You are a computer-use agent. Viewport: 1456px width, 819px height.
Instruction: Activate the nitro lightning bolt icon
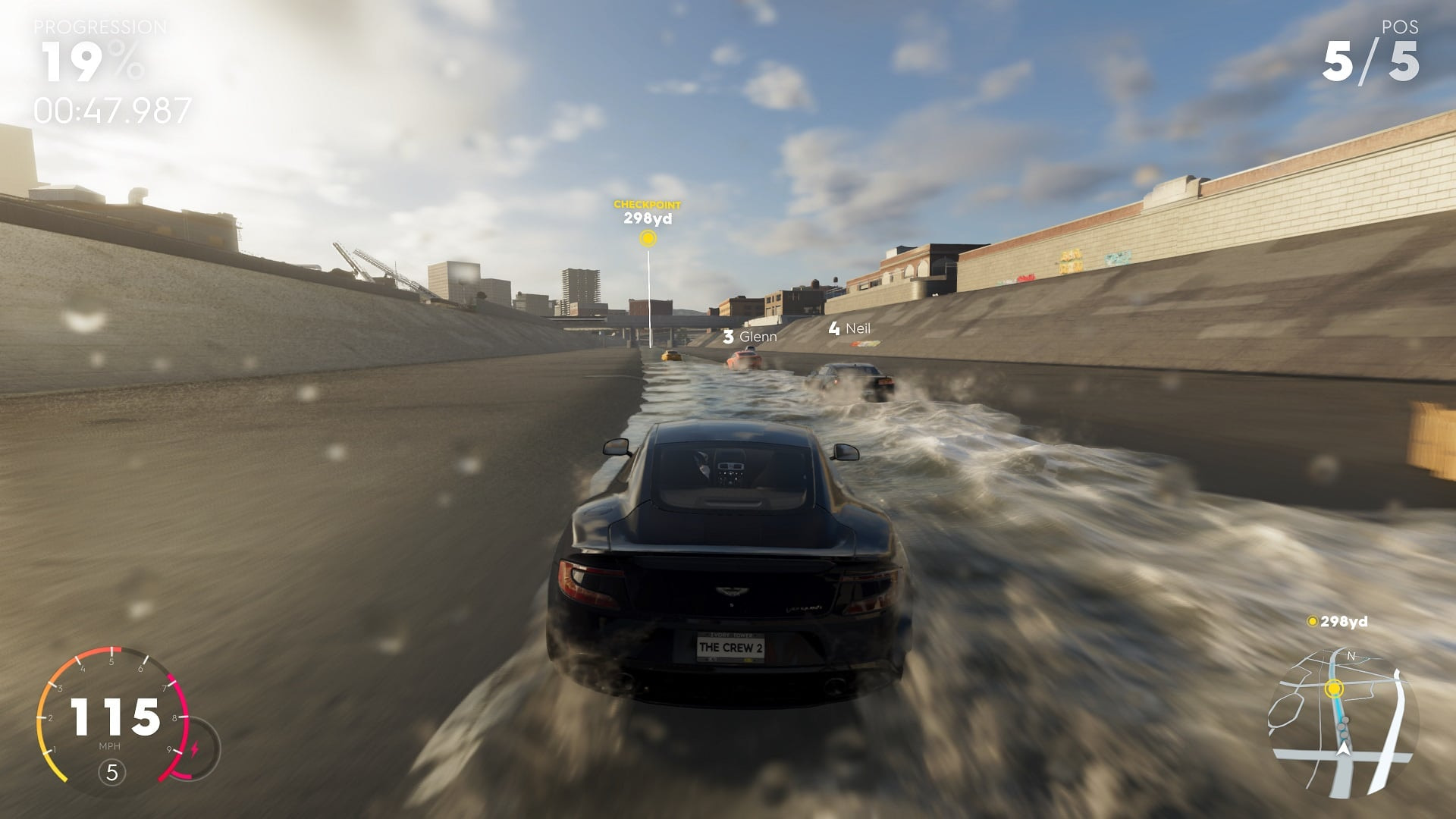tap(195, 749)
